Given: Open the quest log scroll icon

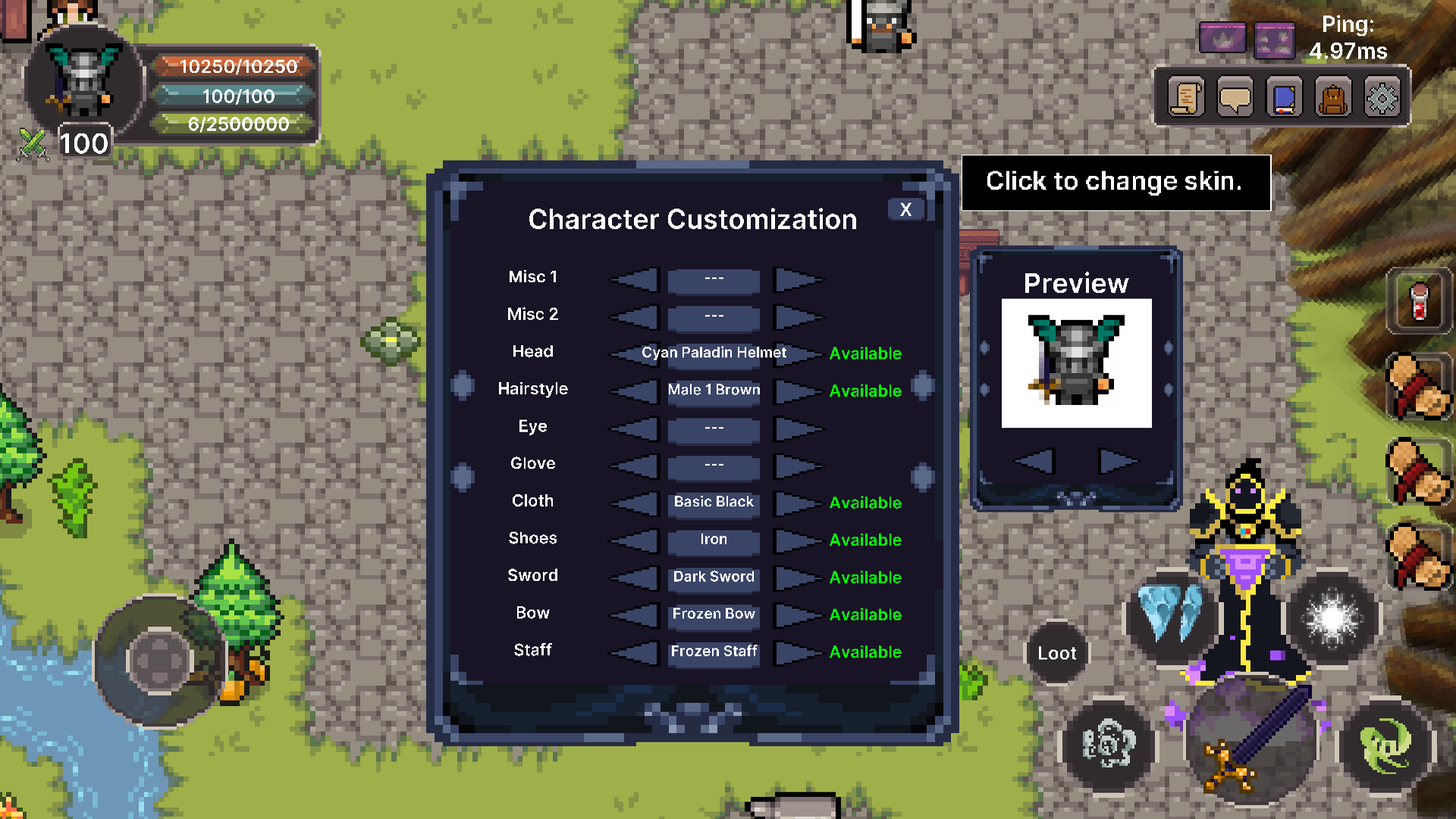Looking at the screenshot, I should [x=1185, y=97].
